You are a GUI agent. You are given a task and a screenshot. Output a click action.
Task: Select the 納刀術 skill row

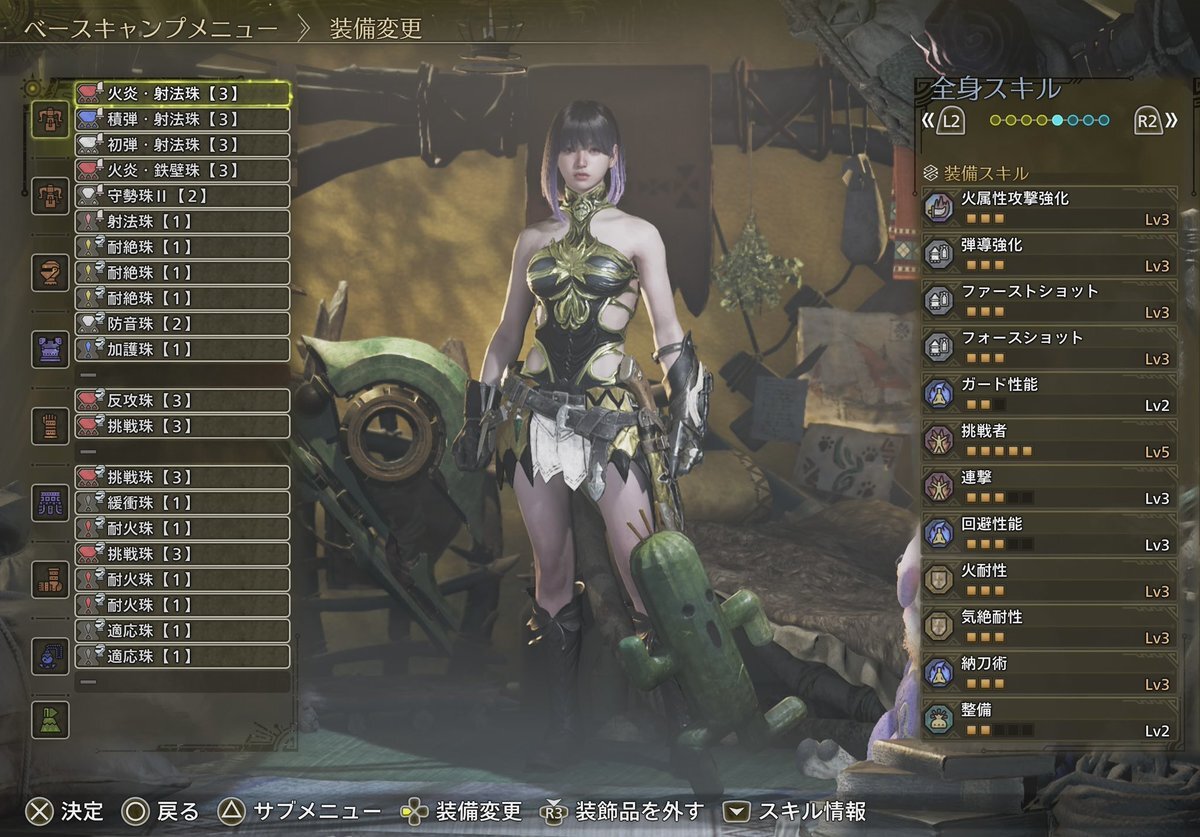coord(1048,673)
